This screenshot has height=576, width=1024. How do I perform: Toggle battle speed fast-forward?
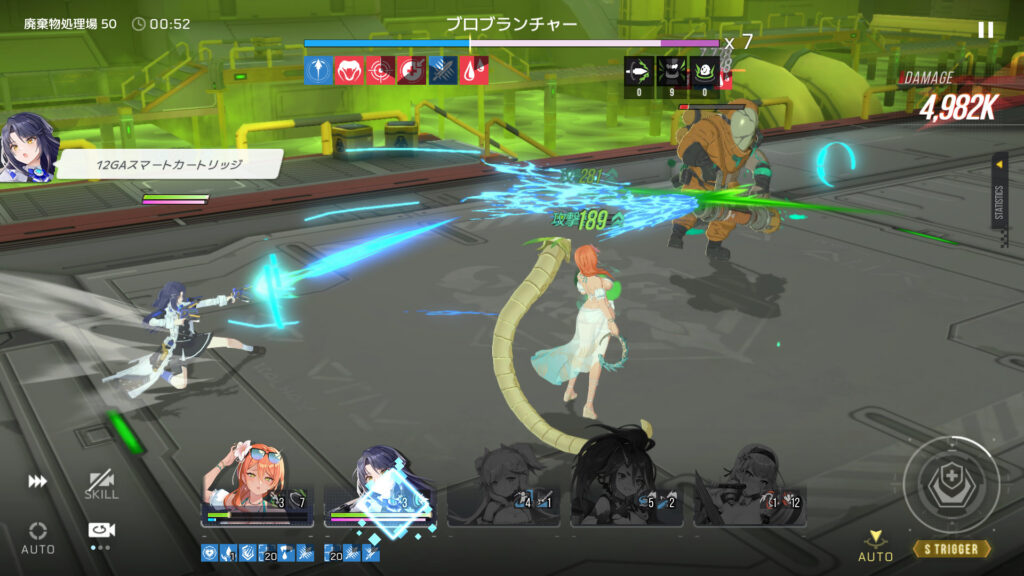point(38,482)
